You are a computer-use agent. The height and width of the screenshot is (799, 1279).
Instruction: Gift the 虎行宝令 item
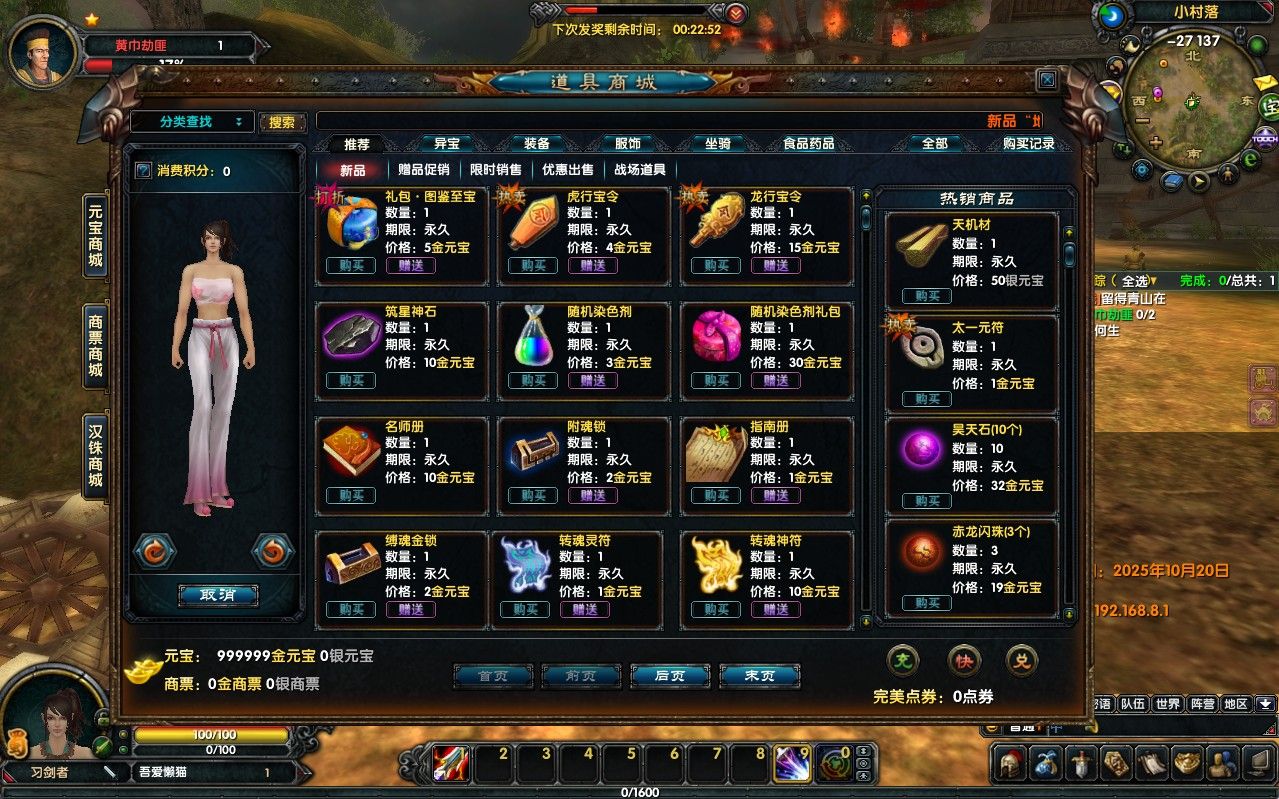[593, 265]
